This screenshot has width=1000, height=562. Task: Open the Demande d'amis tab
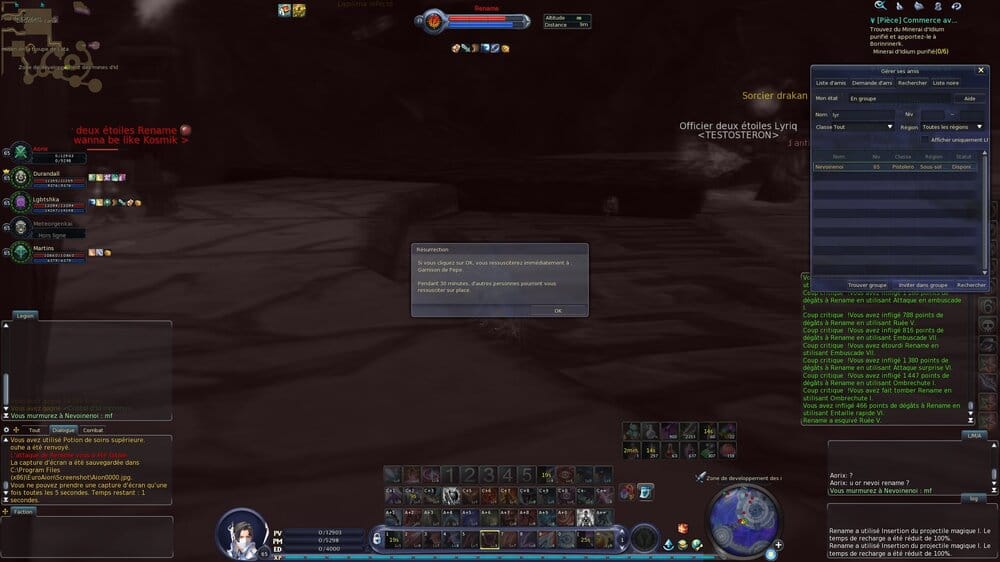click(872, 83)
